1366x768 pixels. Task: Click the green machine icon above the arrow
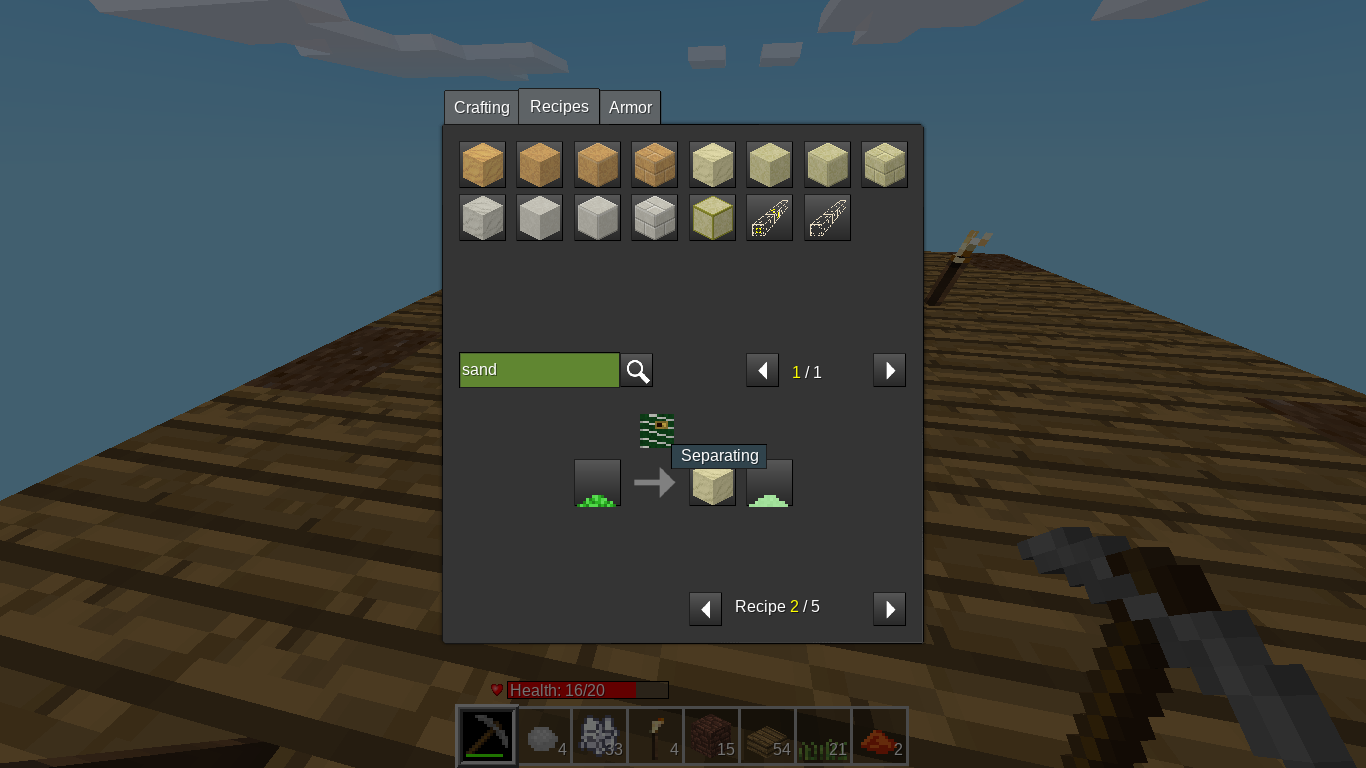click(657, 431)
